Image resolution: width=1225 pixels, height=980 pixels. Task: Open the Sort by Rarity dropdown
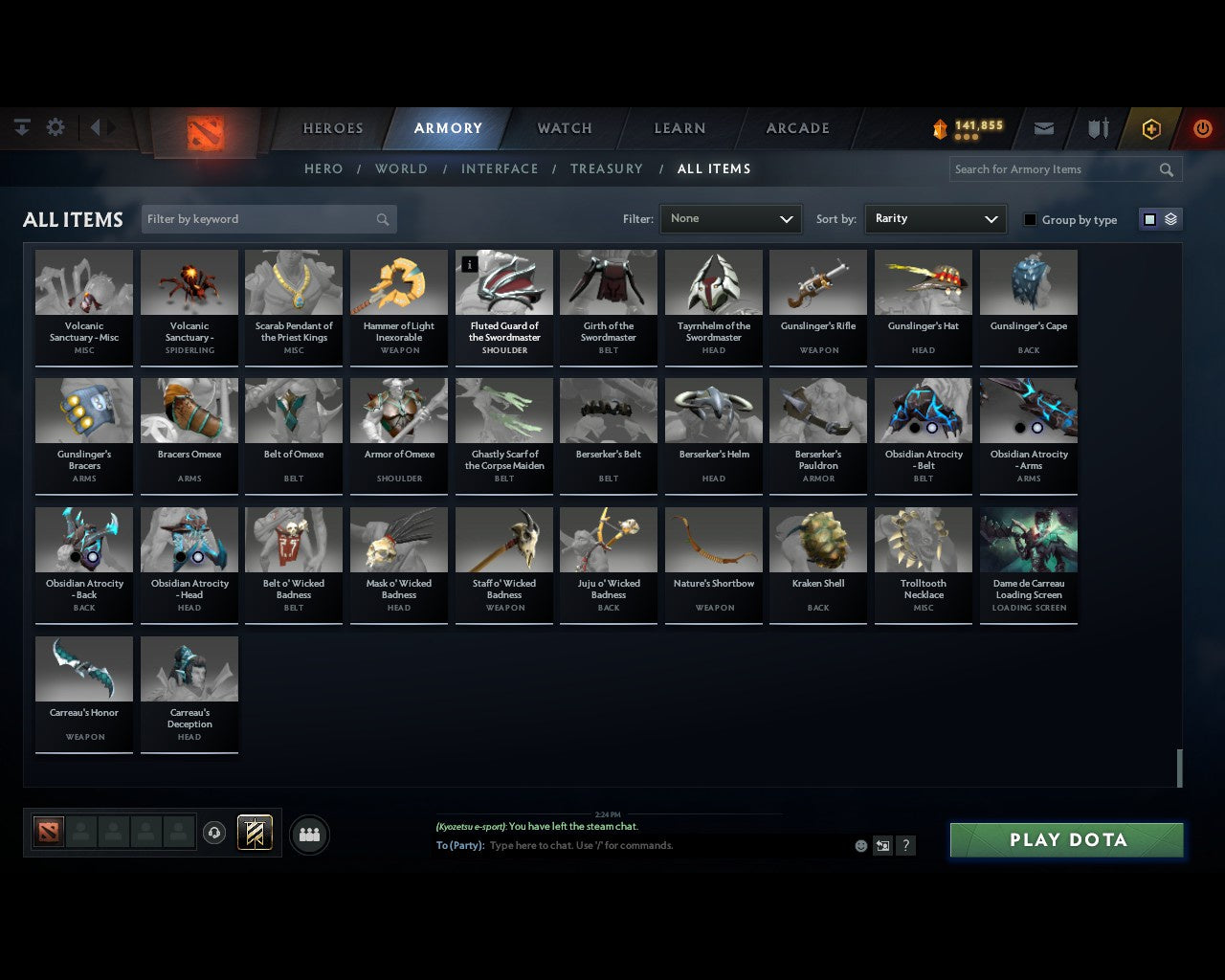pyautogui.click(x=935, y=218)
